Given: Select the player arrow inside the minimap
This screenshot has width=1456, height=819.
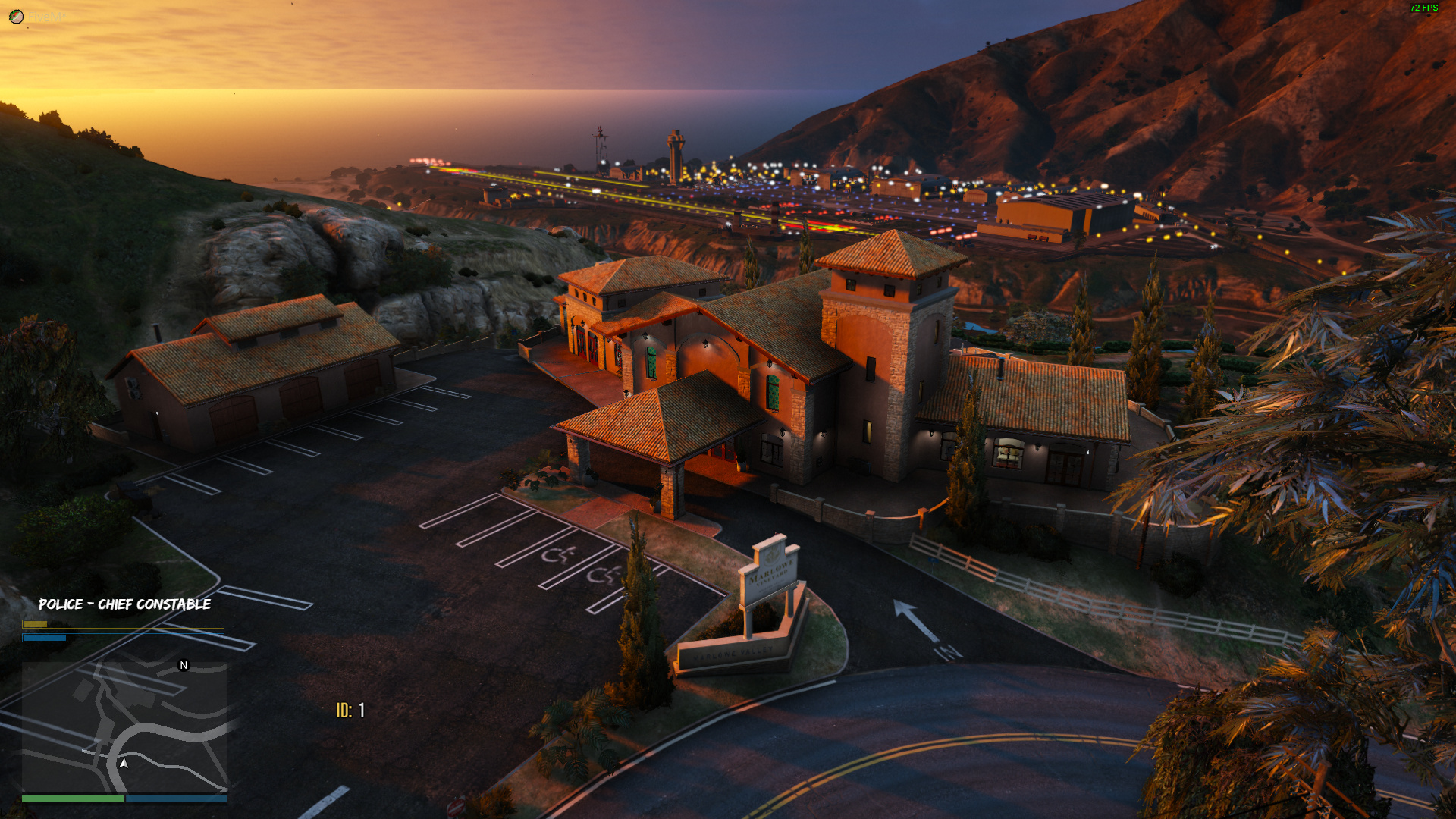Looking at the screenshot, I should tap(123, 764).
